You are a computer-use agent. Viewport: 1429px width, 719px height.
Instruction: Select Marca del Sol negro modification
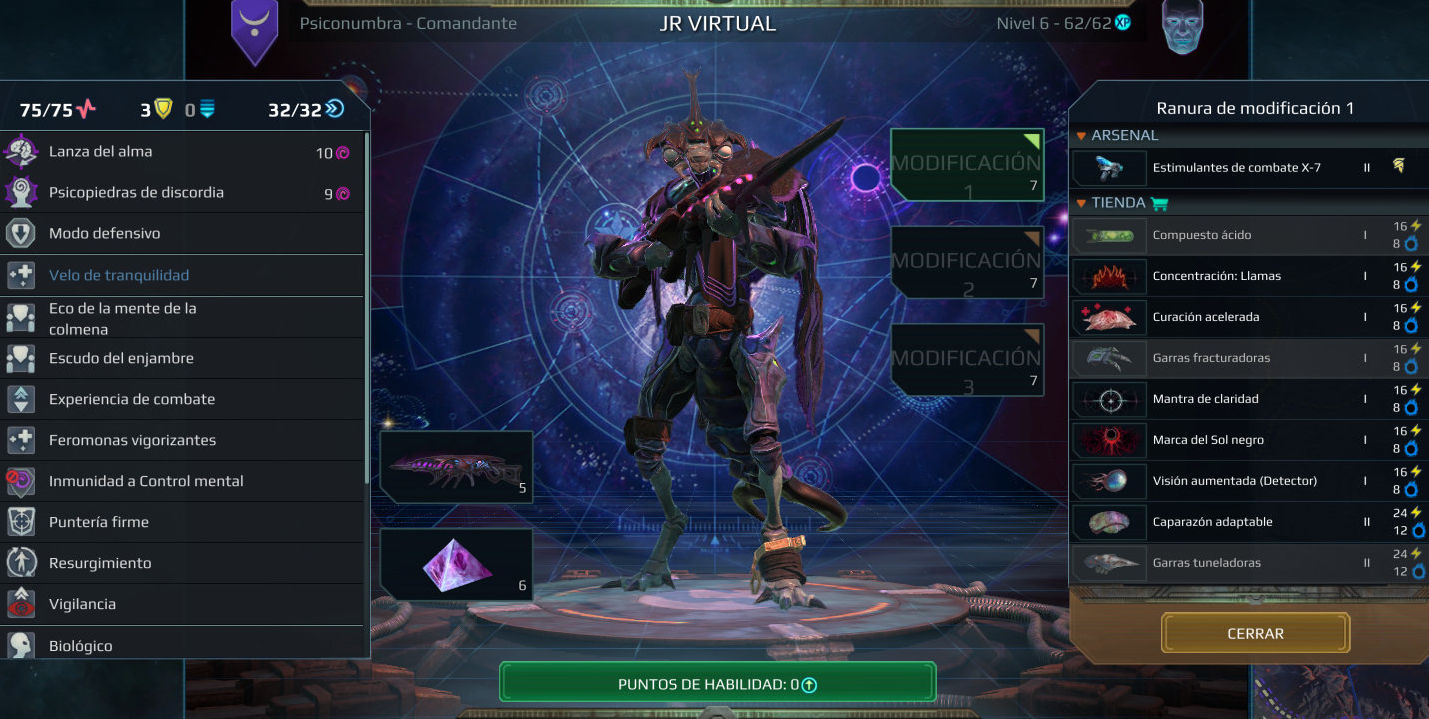(1236, 440)
